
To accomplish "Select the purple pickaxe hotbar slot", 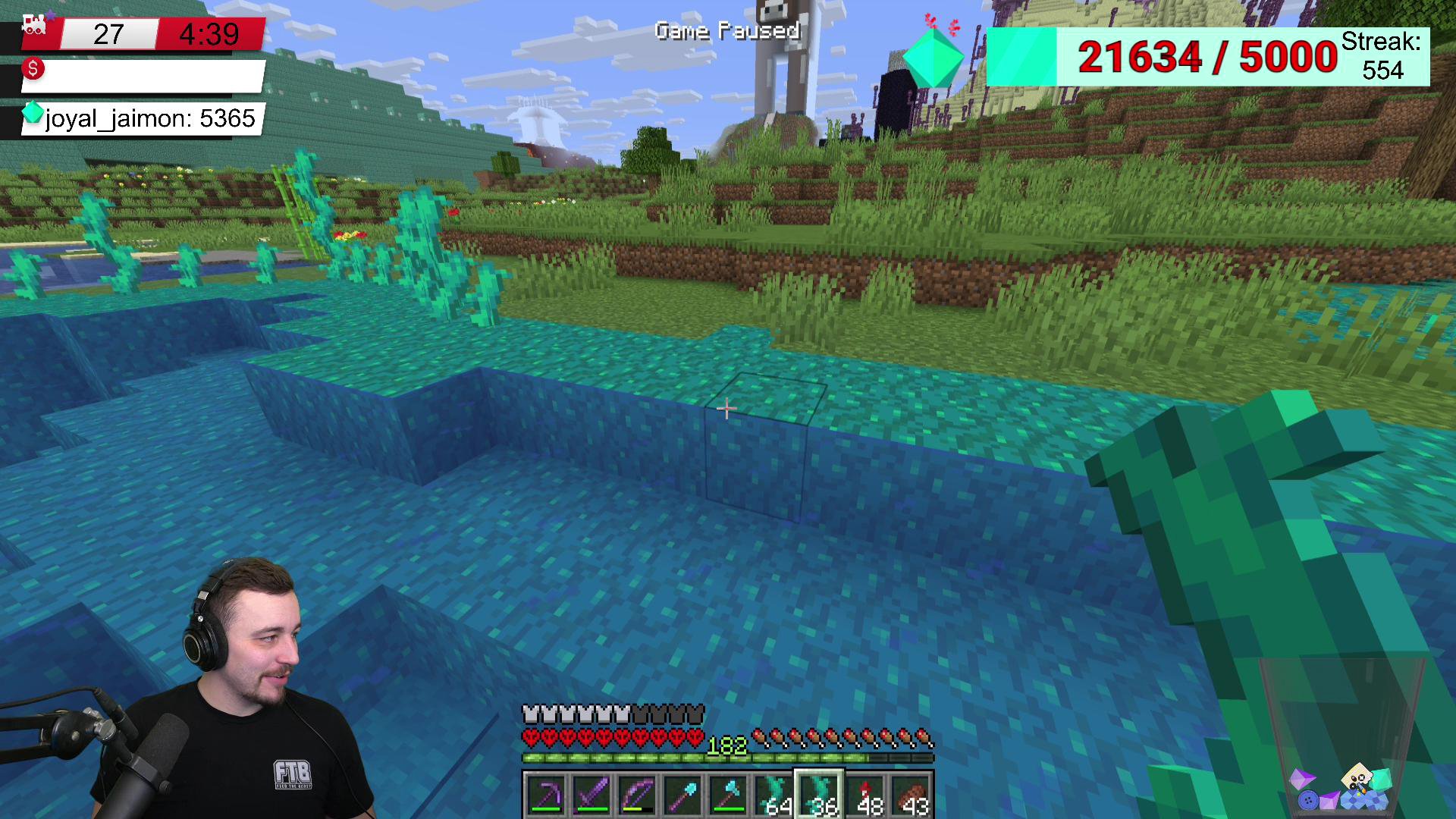I will tap(545, 795).
